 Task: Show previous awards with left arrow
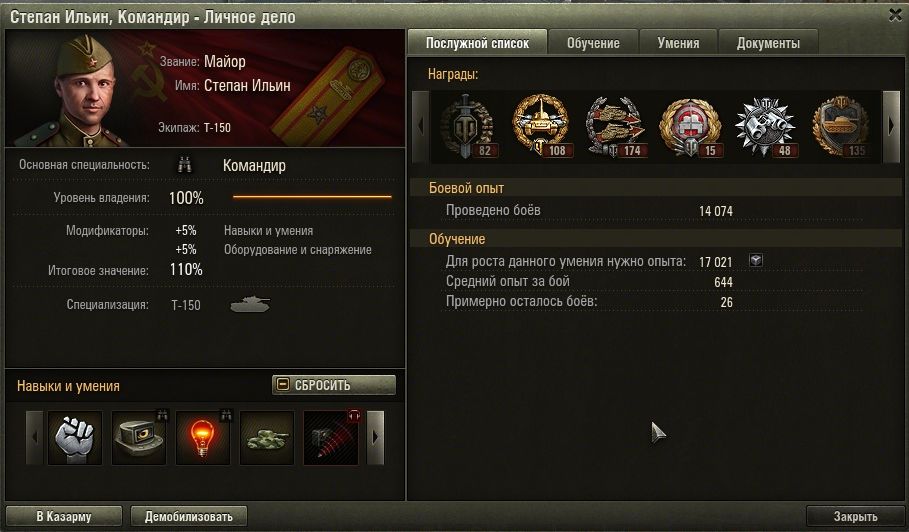(421, 125)
